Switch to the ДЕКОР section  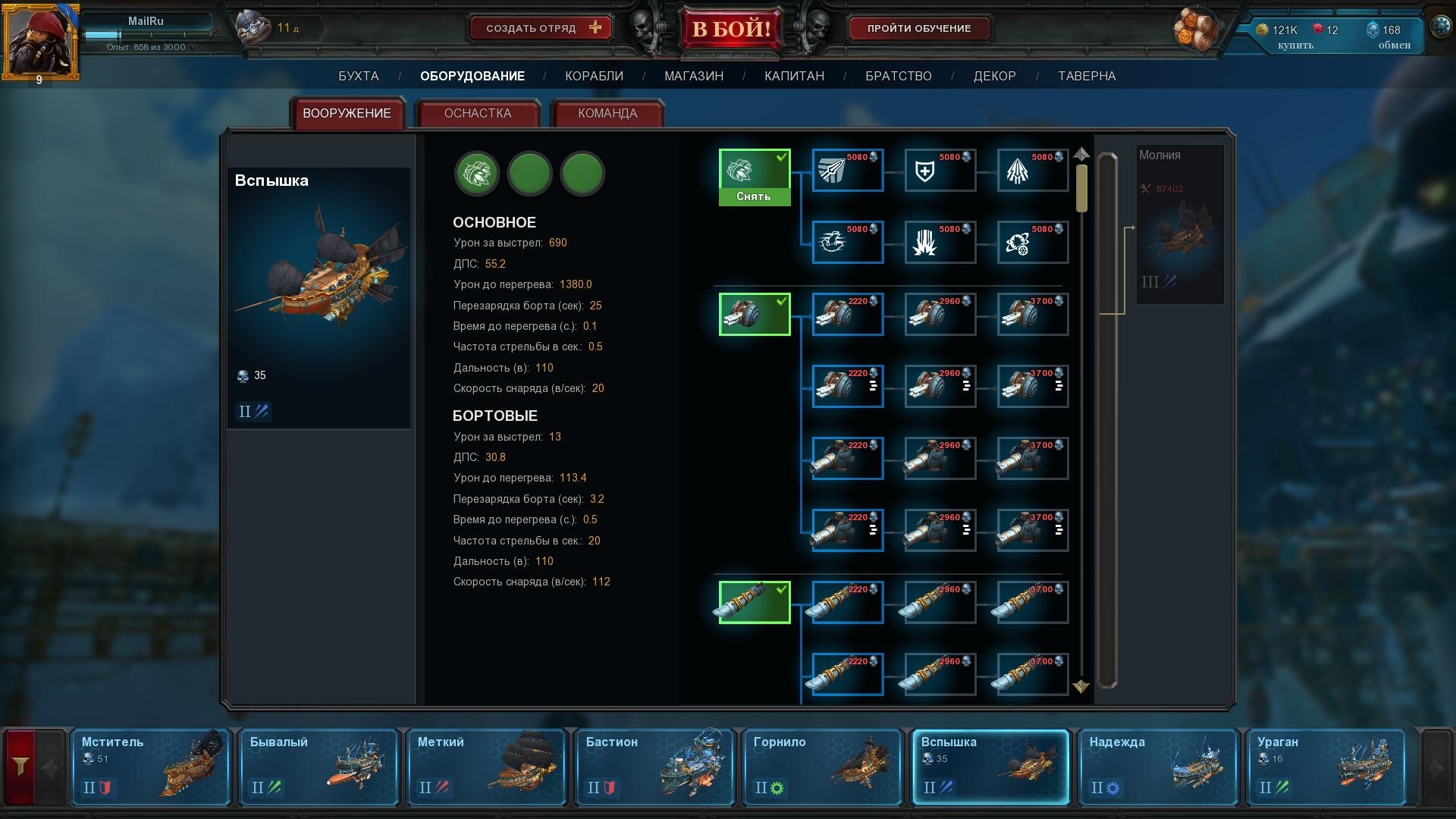point(994,76)
